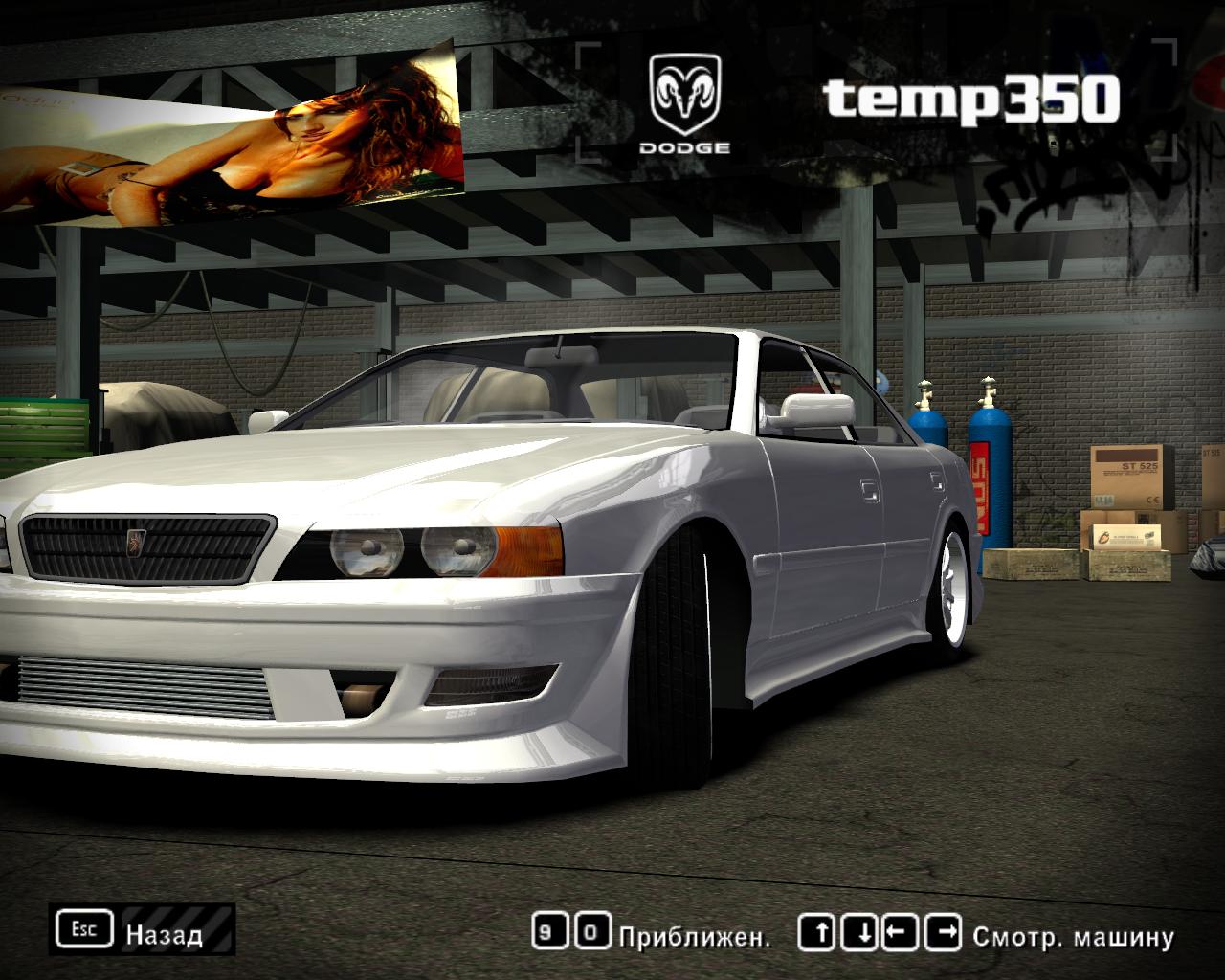The width and height of the screenshot is (1225, 980).
Task: Go back with the Назад button
Action: pos(144,930)
